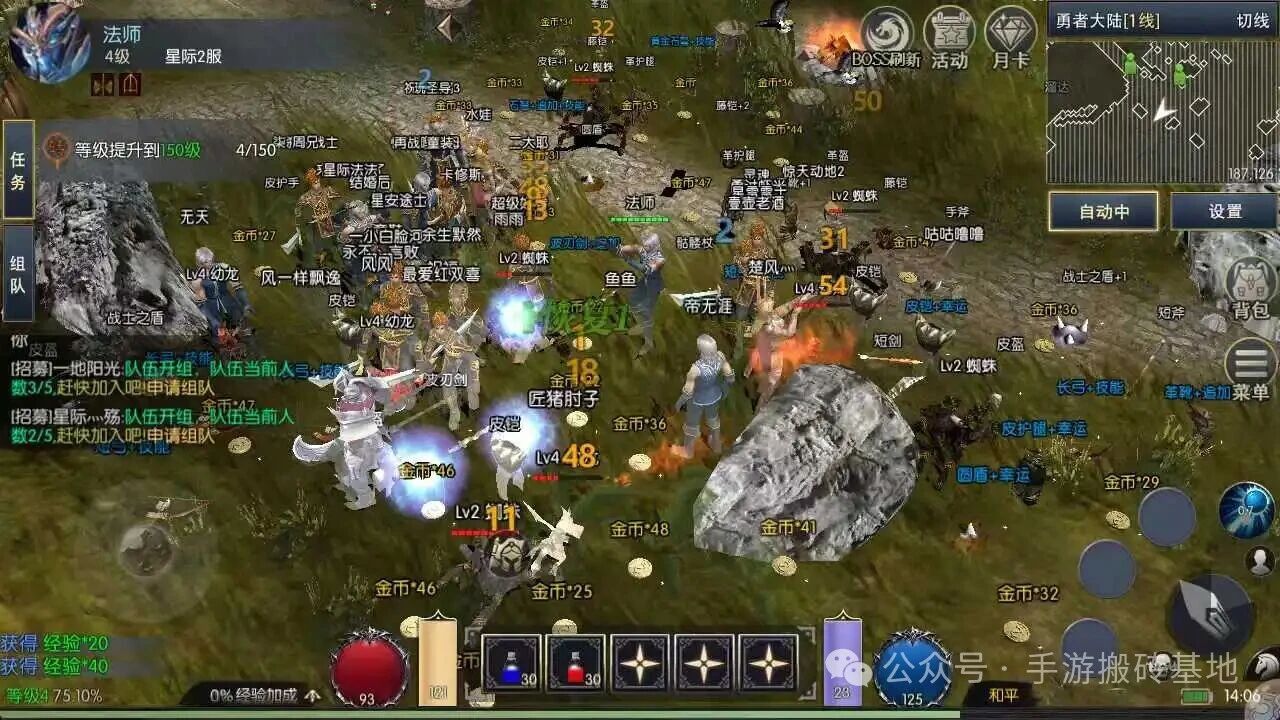Image resolution: width=1280 pixels, height=720 pixels.
Task: Toggle 自动中 to stop auto-battle
Action: pyautogui.click(x=1104, y=209)
